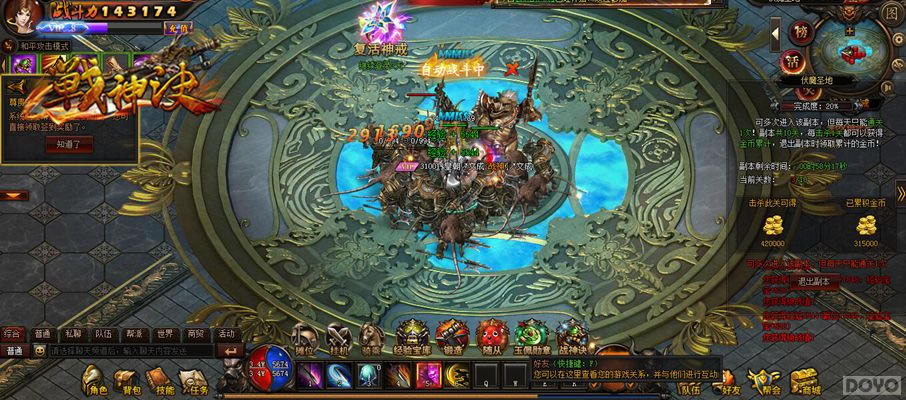Open the 经验宝库 experience treasury

tap(413, 335)
